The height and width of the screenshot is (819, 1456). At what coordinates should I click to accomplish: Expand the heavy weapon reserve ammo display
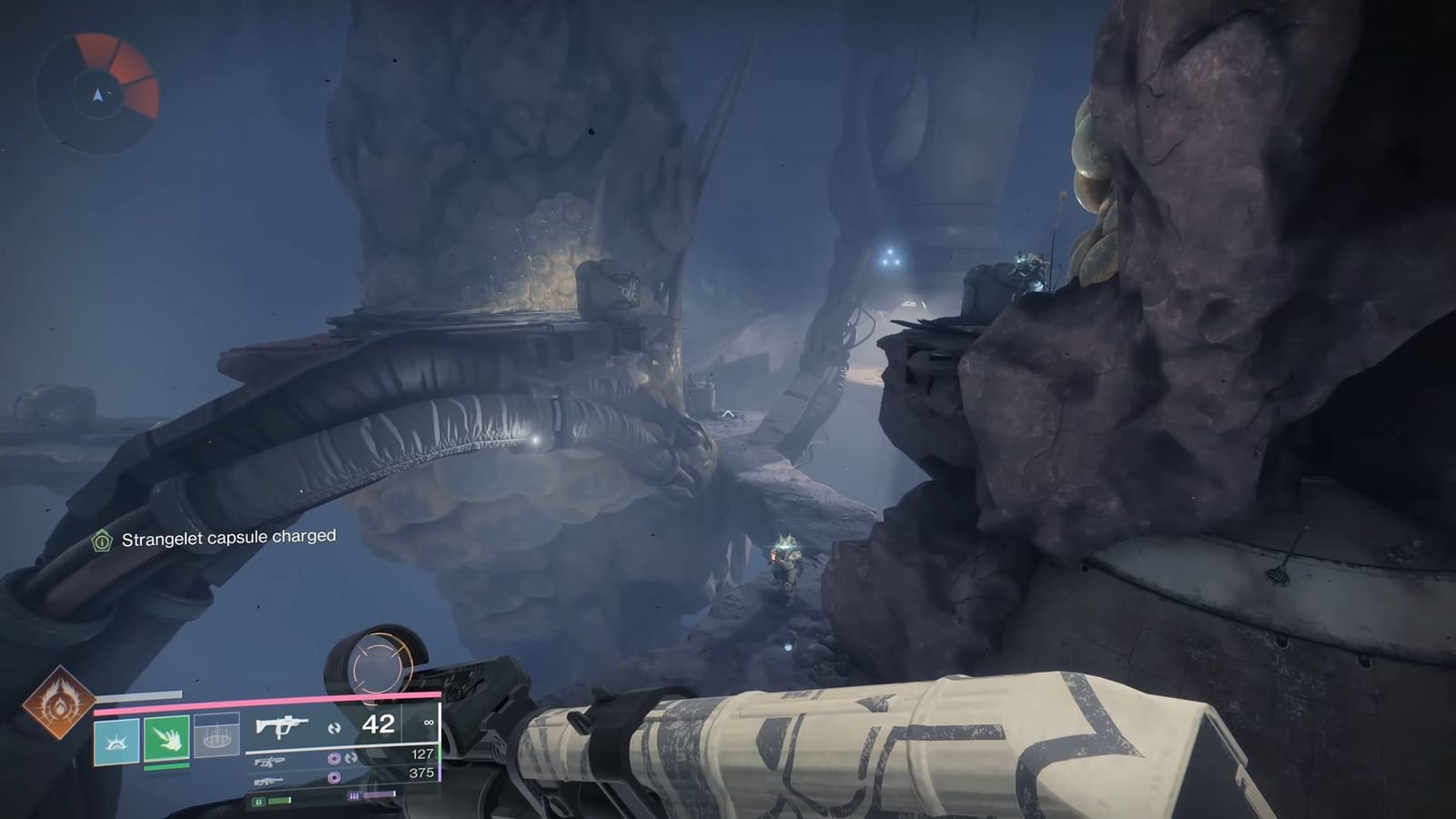tap(423, 775)
